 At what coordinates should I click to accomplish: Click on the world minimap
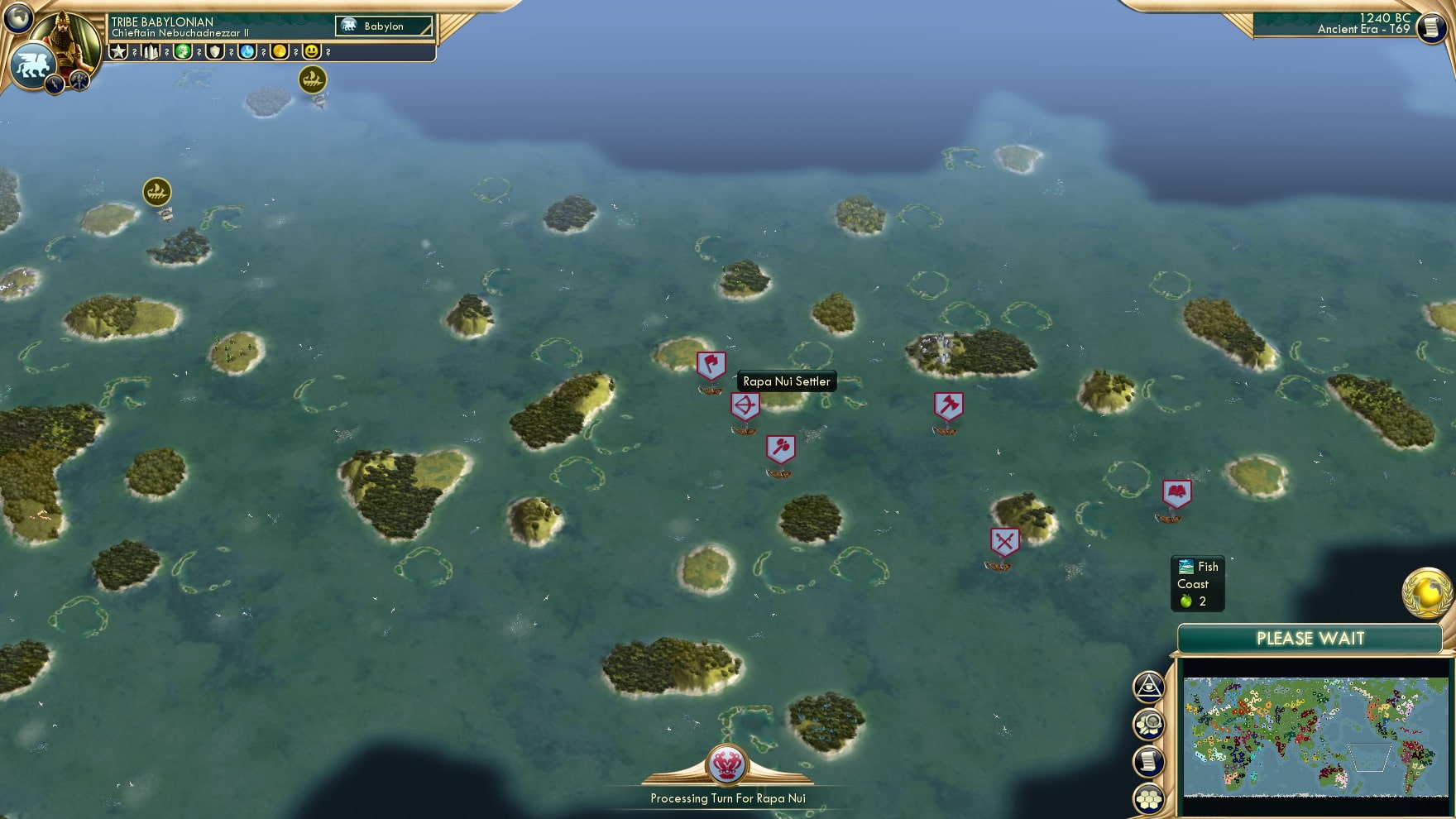point(1315,736)
